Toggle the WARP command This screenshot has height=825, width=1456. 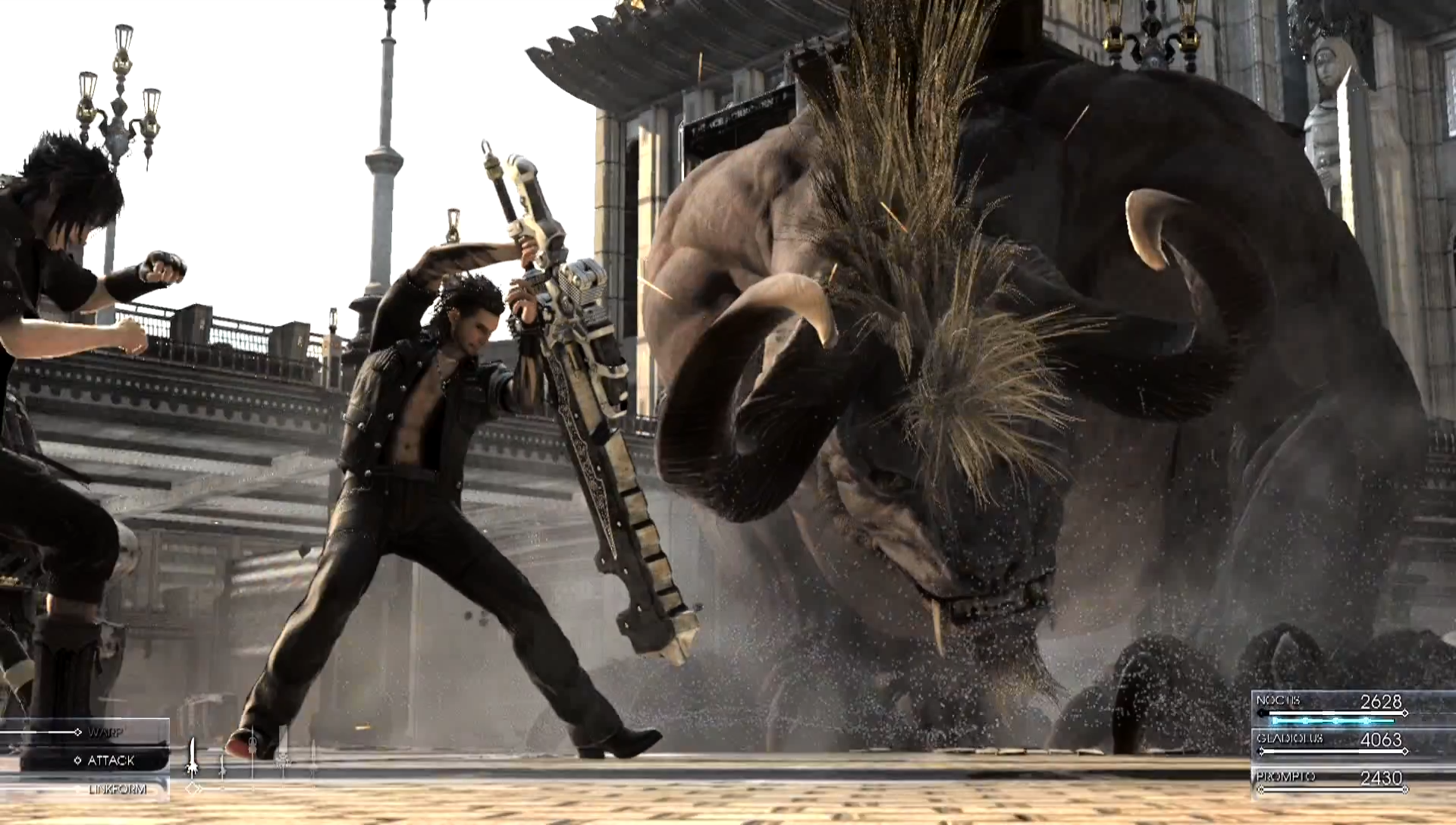(106, 732)
